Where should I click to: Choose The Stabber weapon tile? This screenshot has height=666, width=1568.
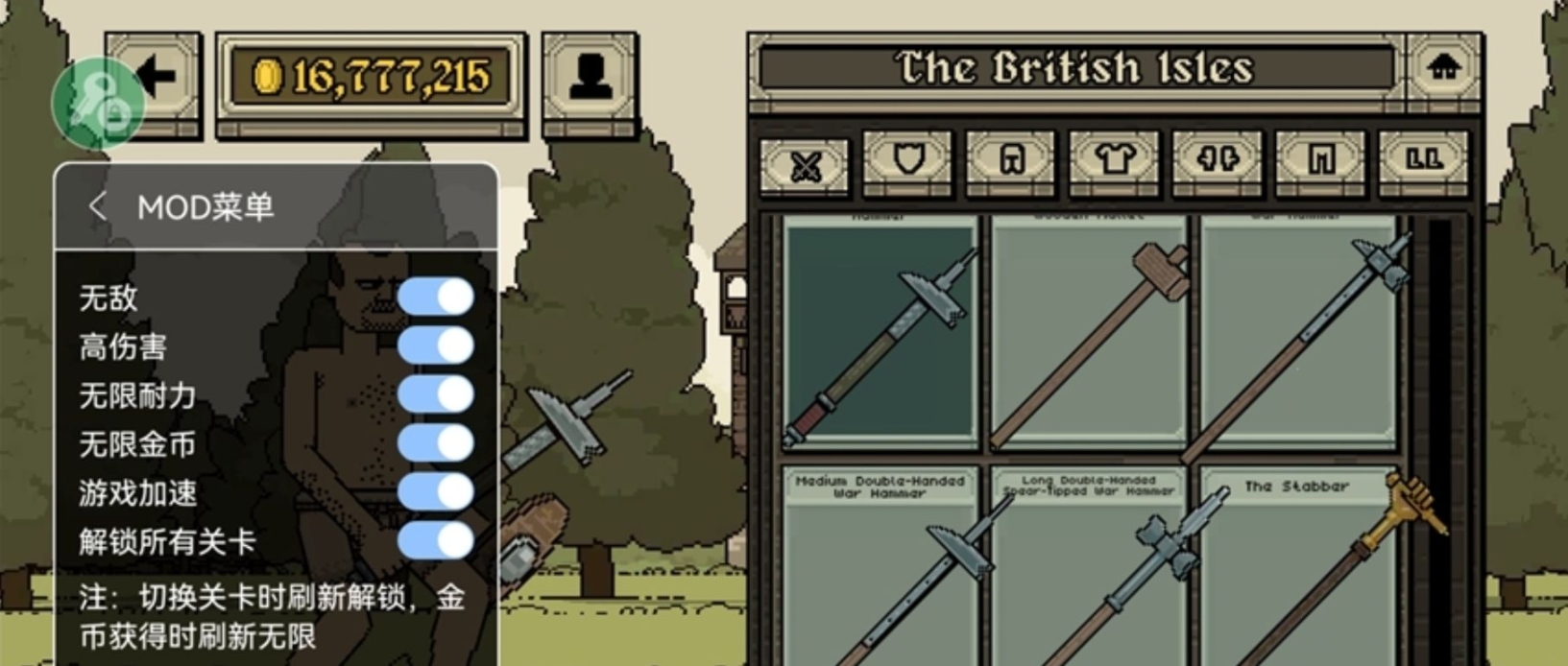pyautogui.click(x=1298, y=566)
